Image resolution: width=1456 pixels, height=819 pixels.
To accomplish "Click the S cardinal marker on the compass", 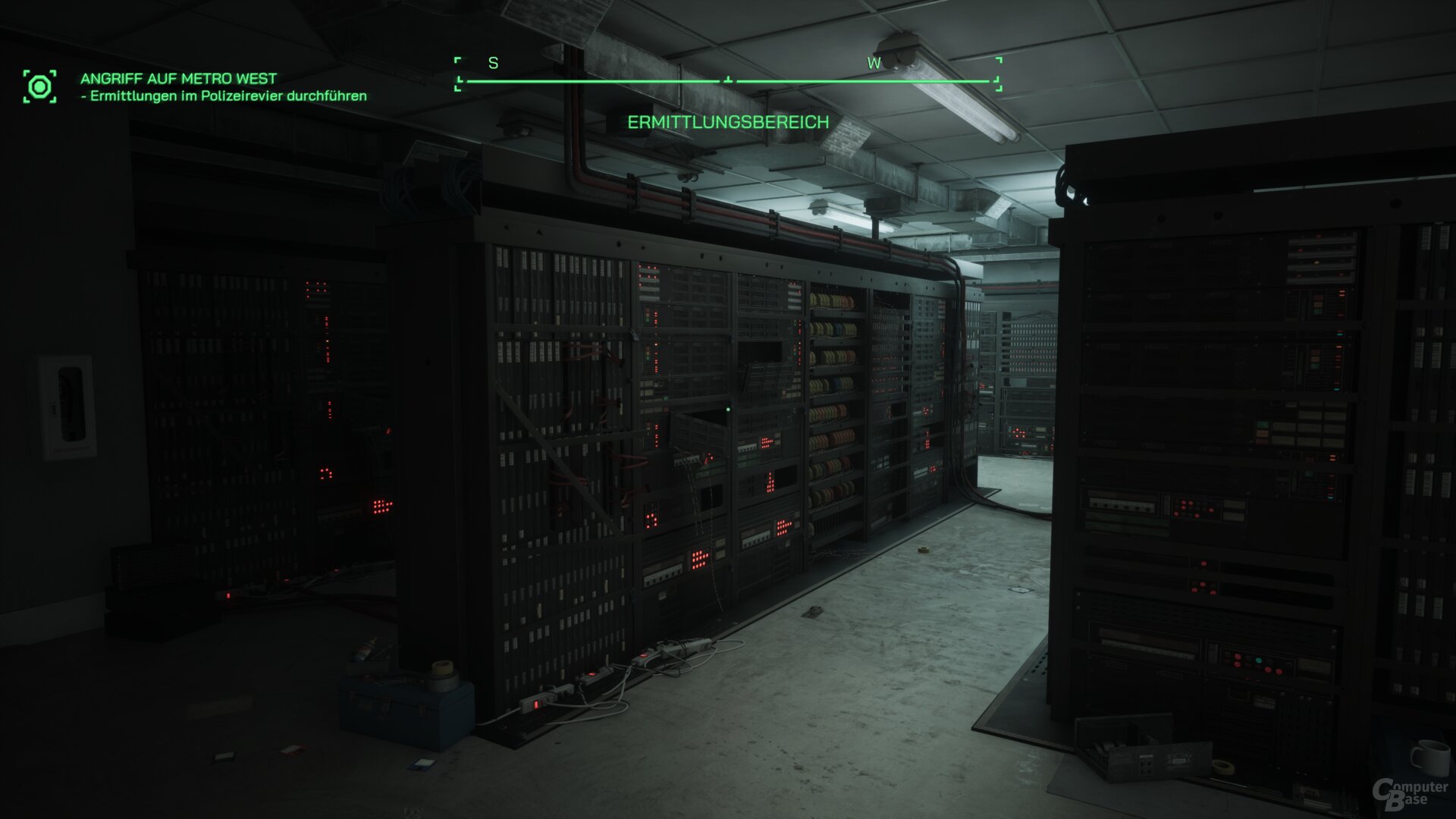I will (493, 64).
